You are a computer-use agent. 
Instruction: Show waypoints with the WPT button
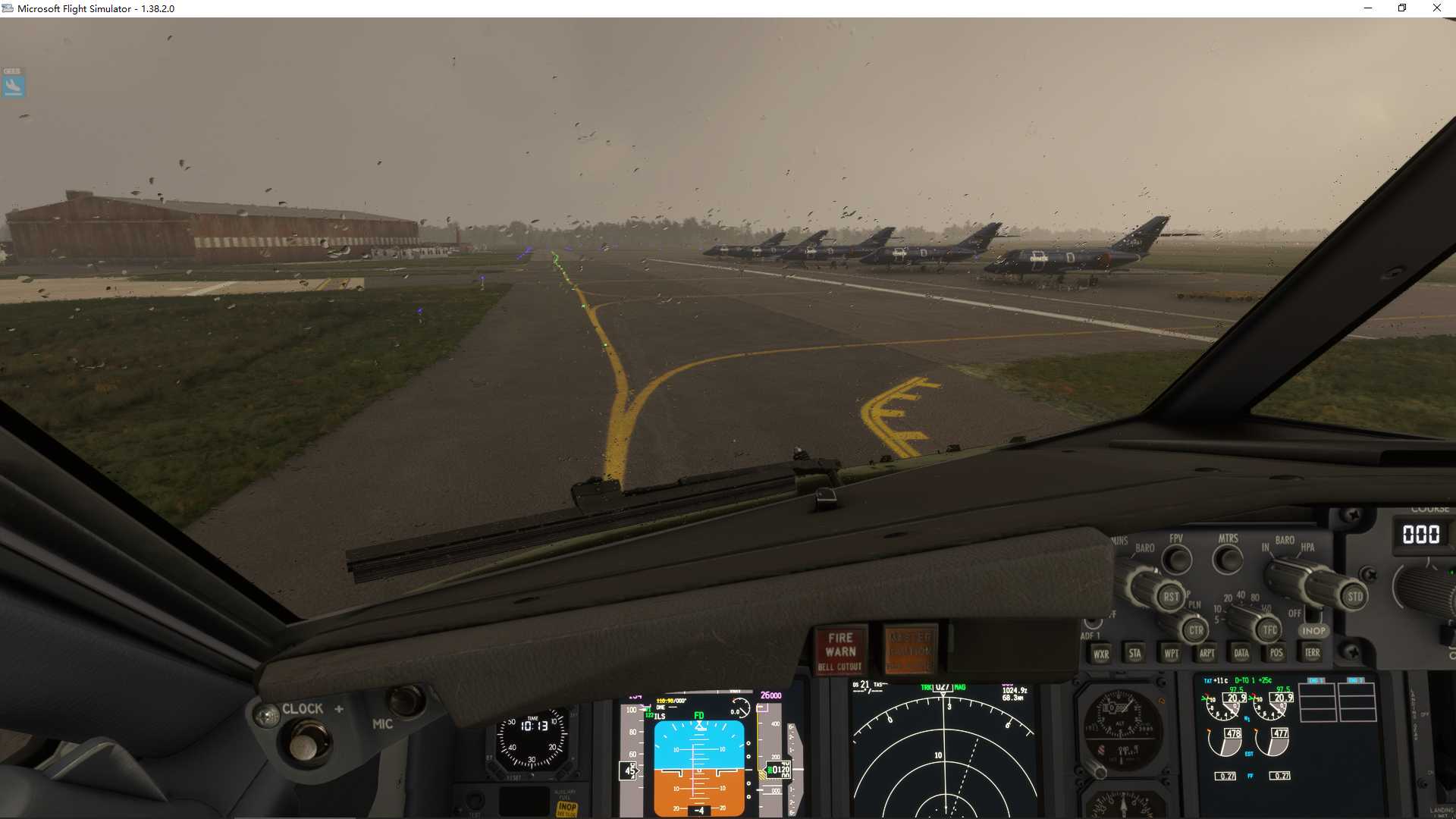point(1172,653)
